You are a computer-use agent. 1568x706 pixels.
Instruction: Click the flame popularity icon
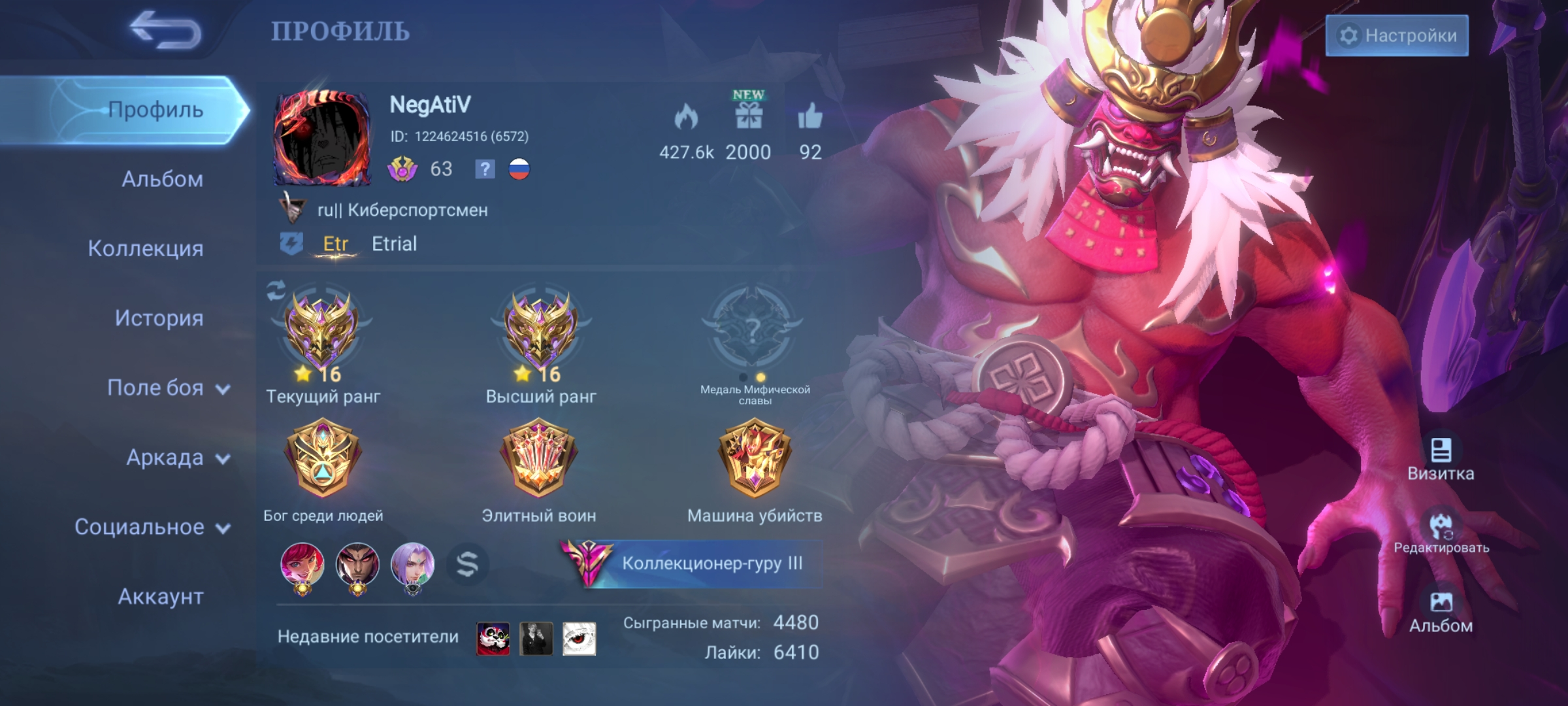point(686,118)
